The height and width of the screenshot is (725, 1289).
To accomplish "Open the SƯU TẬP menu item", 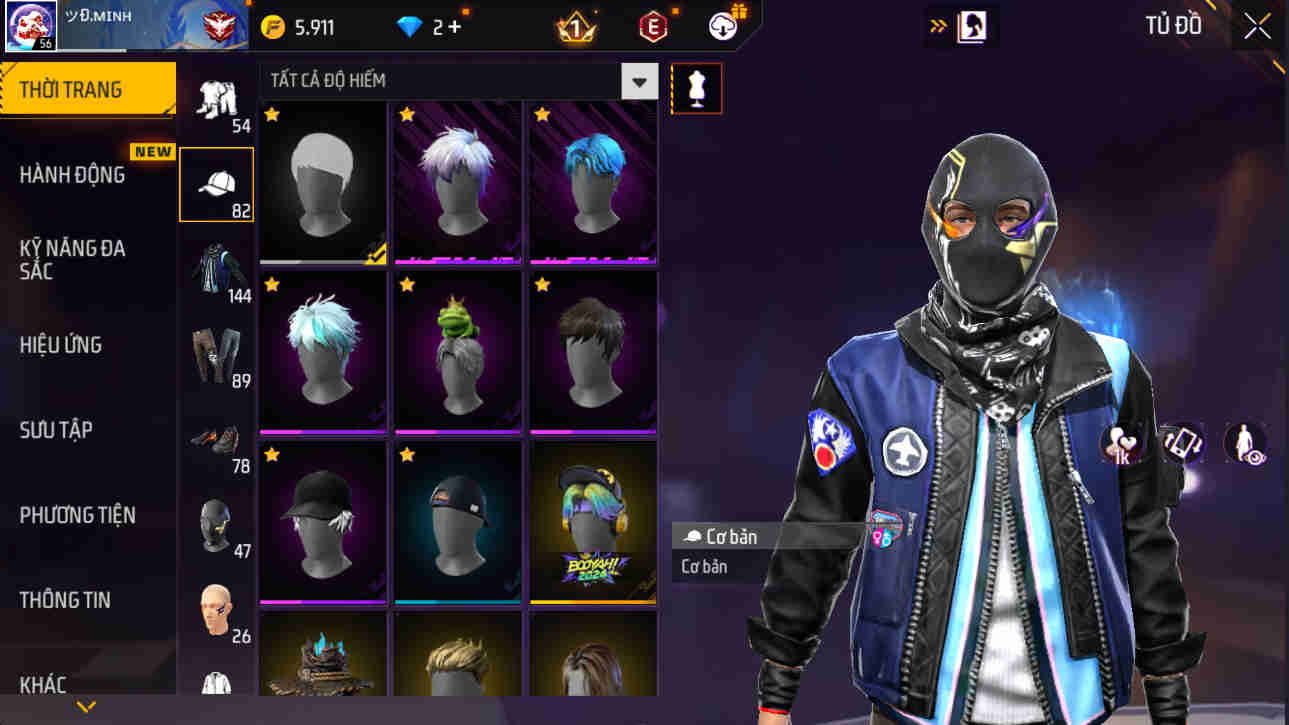I will pyautogui.click(x=54, y=430).
